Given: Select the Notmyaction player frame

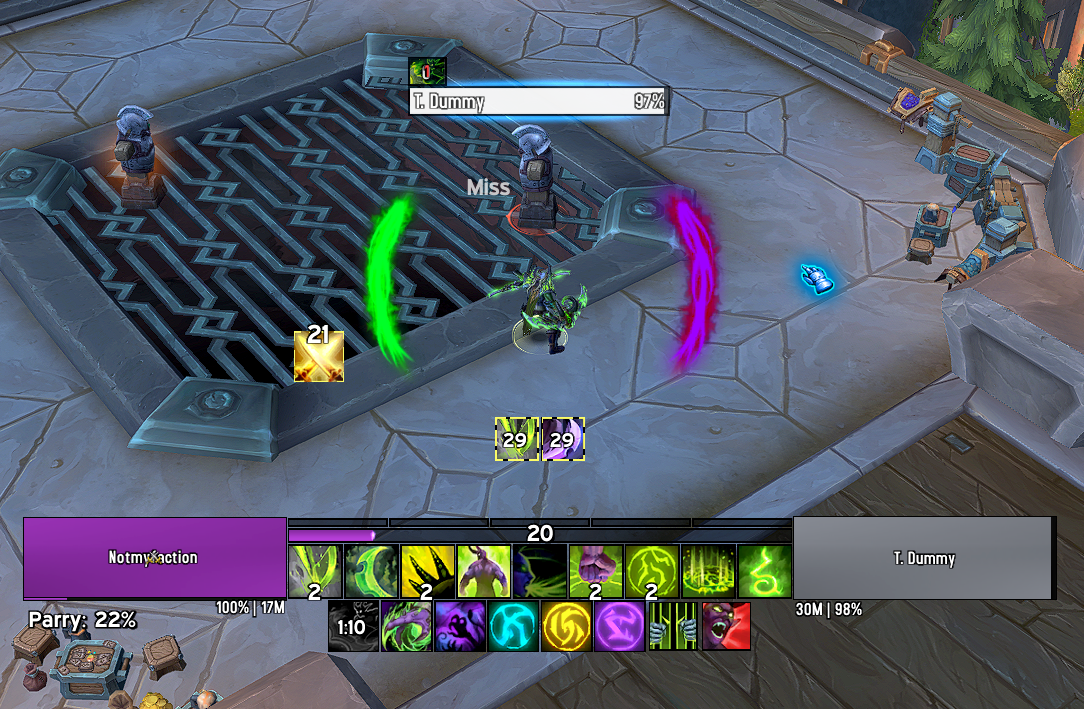Looking at the screenshot, I should click(x=154, y=557).
